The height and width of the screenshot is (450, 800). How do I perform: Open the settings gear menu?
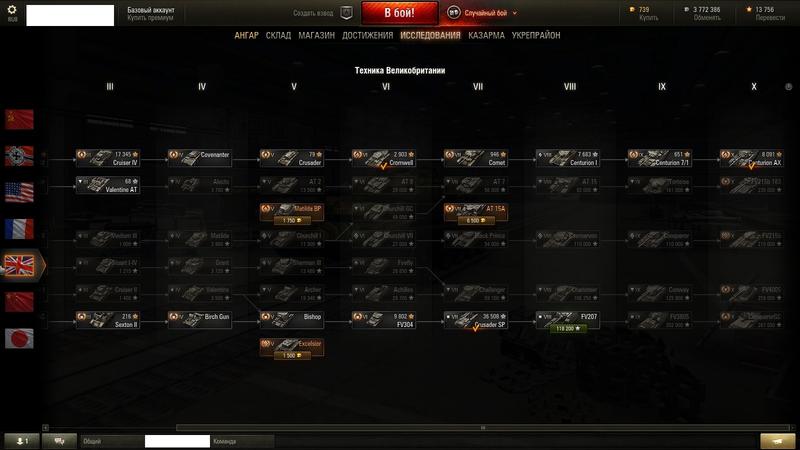13,10
